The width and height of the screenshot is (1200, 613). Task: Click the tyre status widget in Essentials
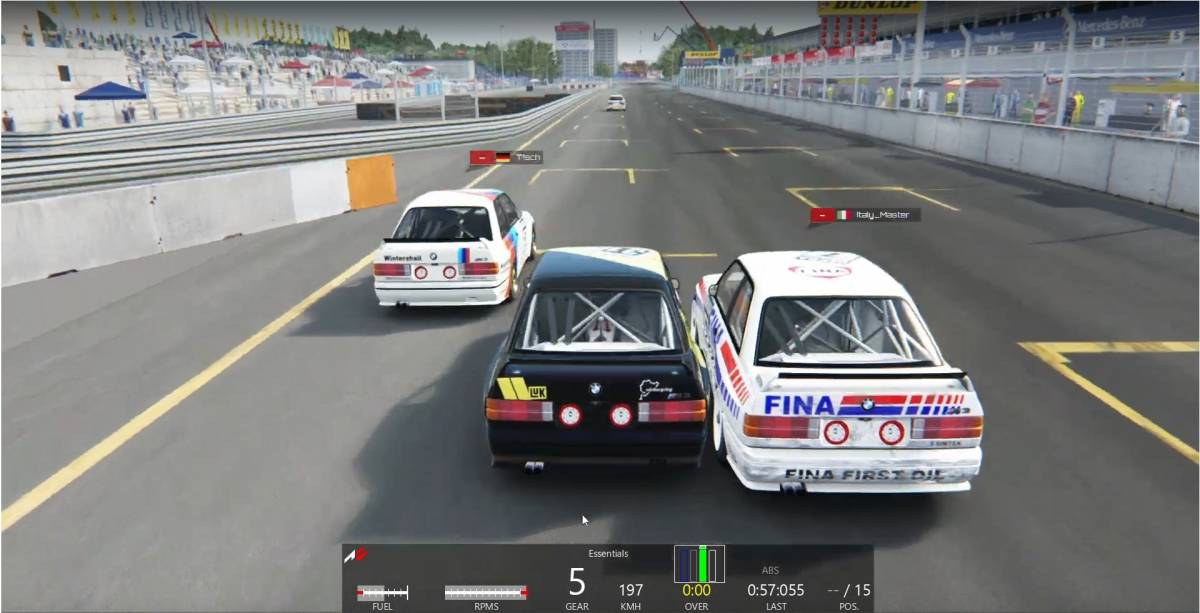point(699,564)
